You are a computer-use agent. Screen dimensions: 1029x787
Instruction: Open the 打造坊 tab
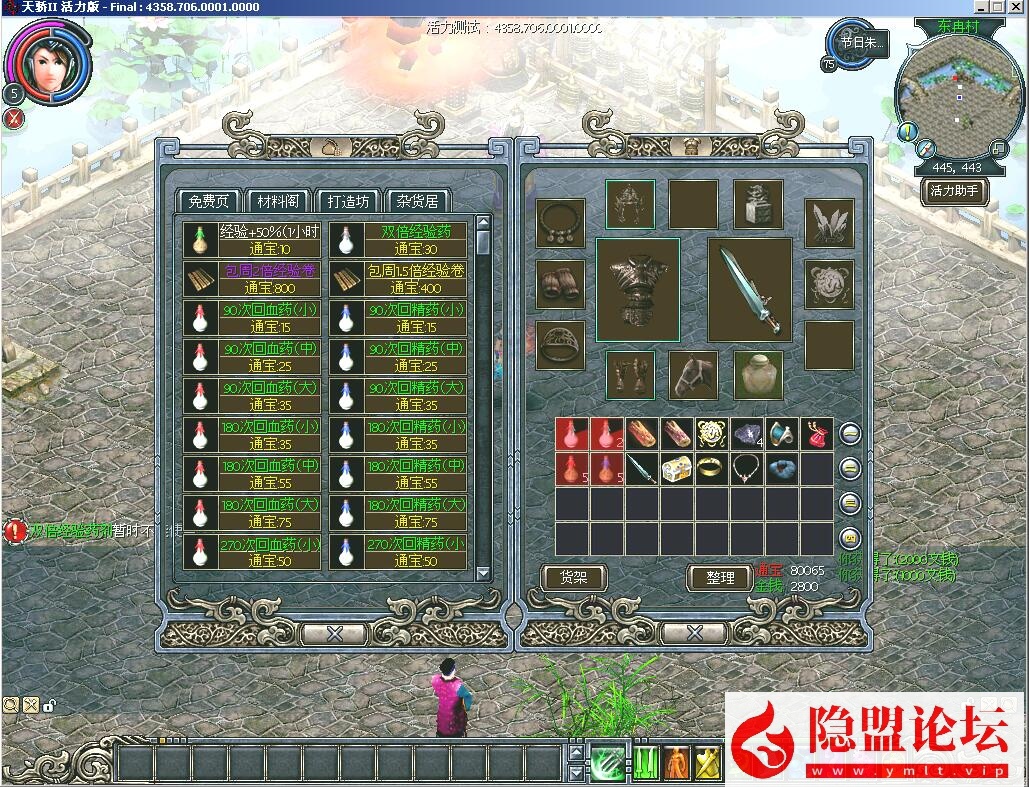point(347,201)
